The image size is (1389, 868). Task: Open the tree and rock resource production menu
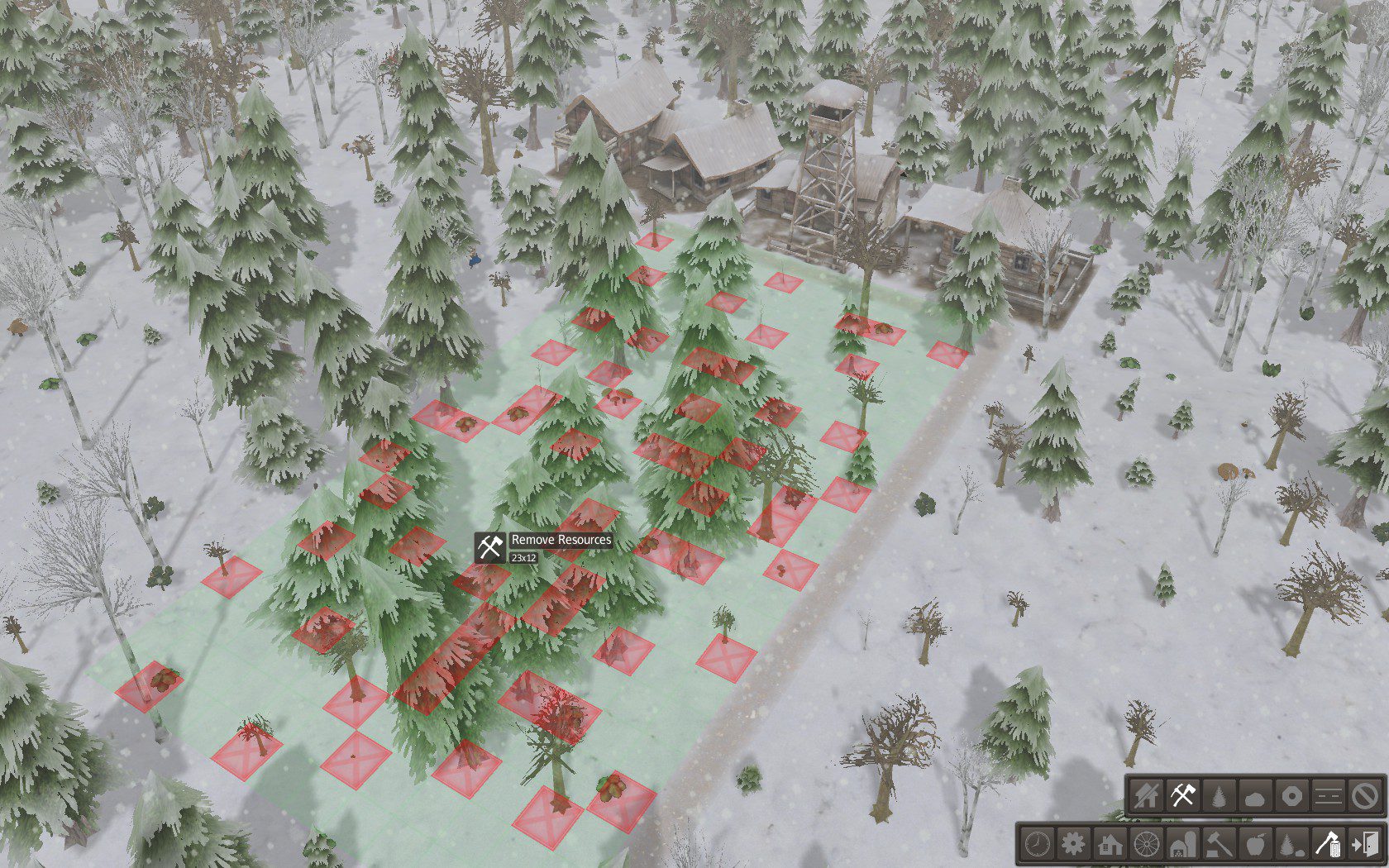(x=1291, y=844)
